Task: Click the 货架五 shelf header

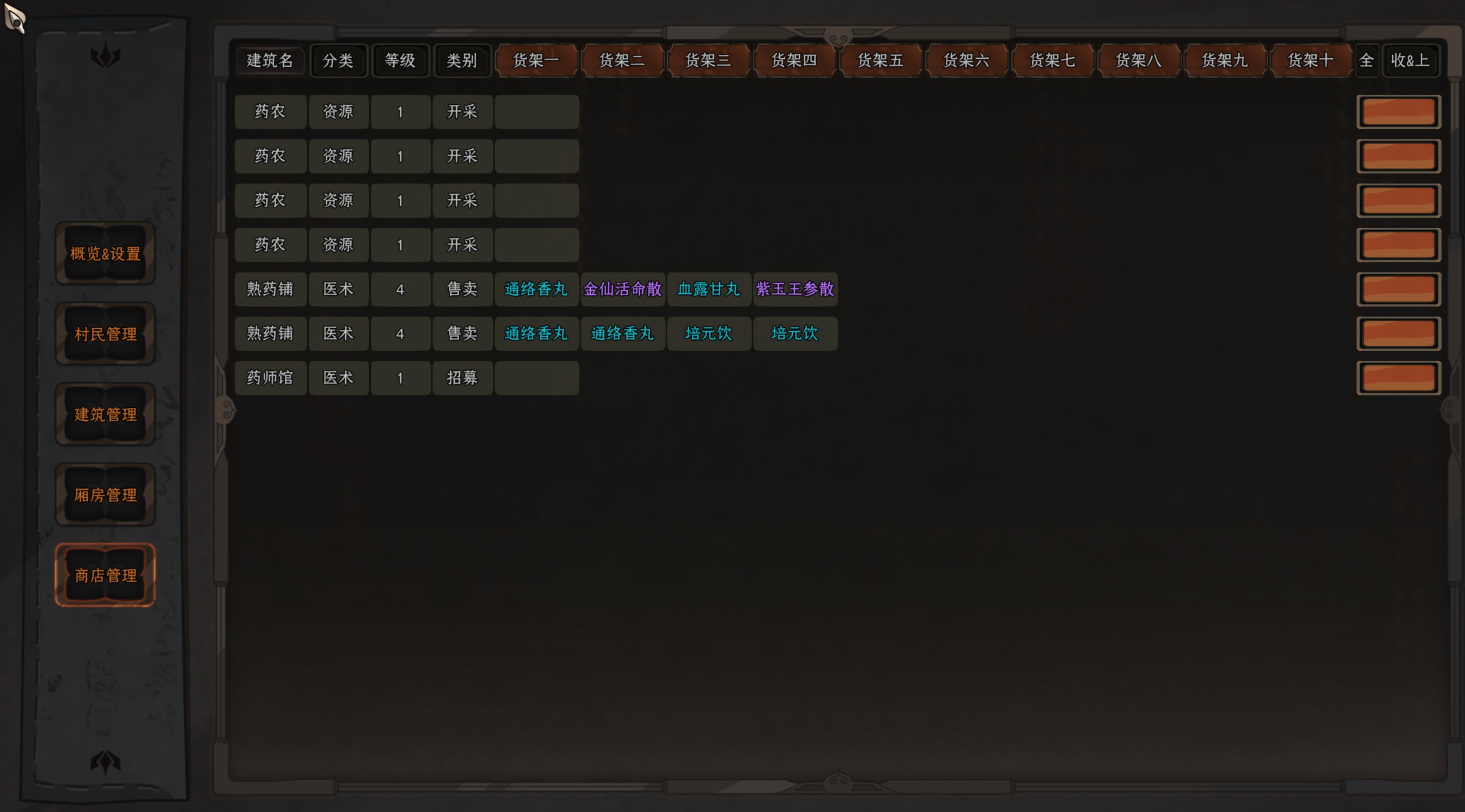Action: (880, 61)
